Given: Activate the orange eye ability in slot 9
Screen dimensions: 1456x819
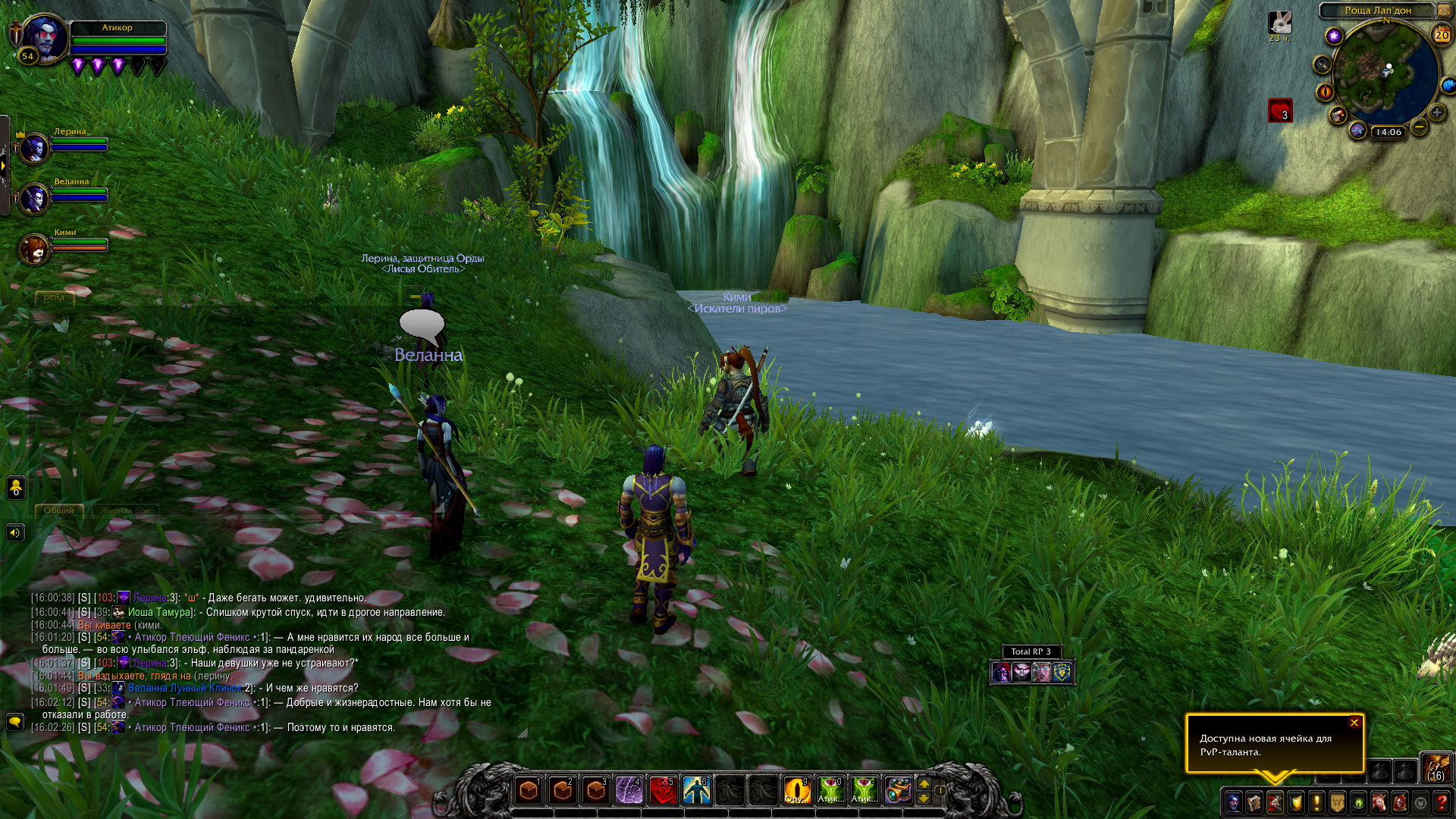Looking at the screenshot, I should 796,790.
